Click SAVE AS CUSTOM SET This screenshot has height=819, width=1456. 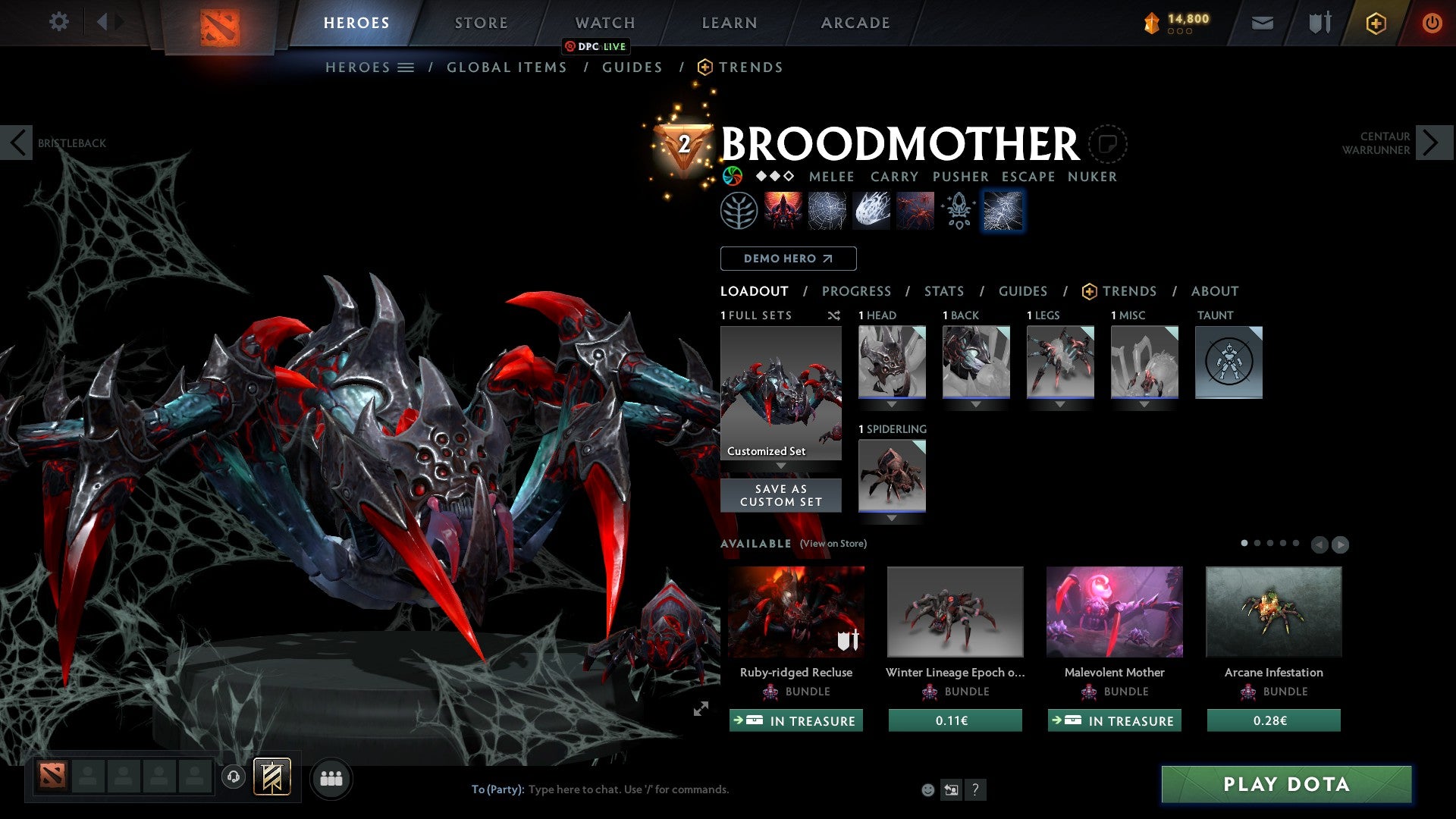click(780, 495)
